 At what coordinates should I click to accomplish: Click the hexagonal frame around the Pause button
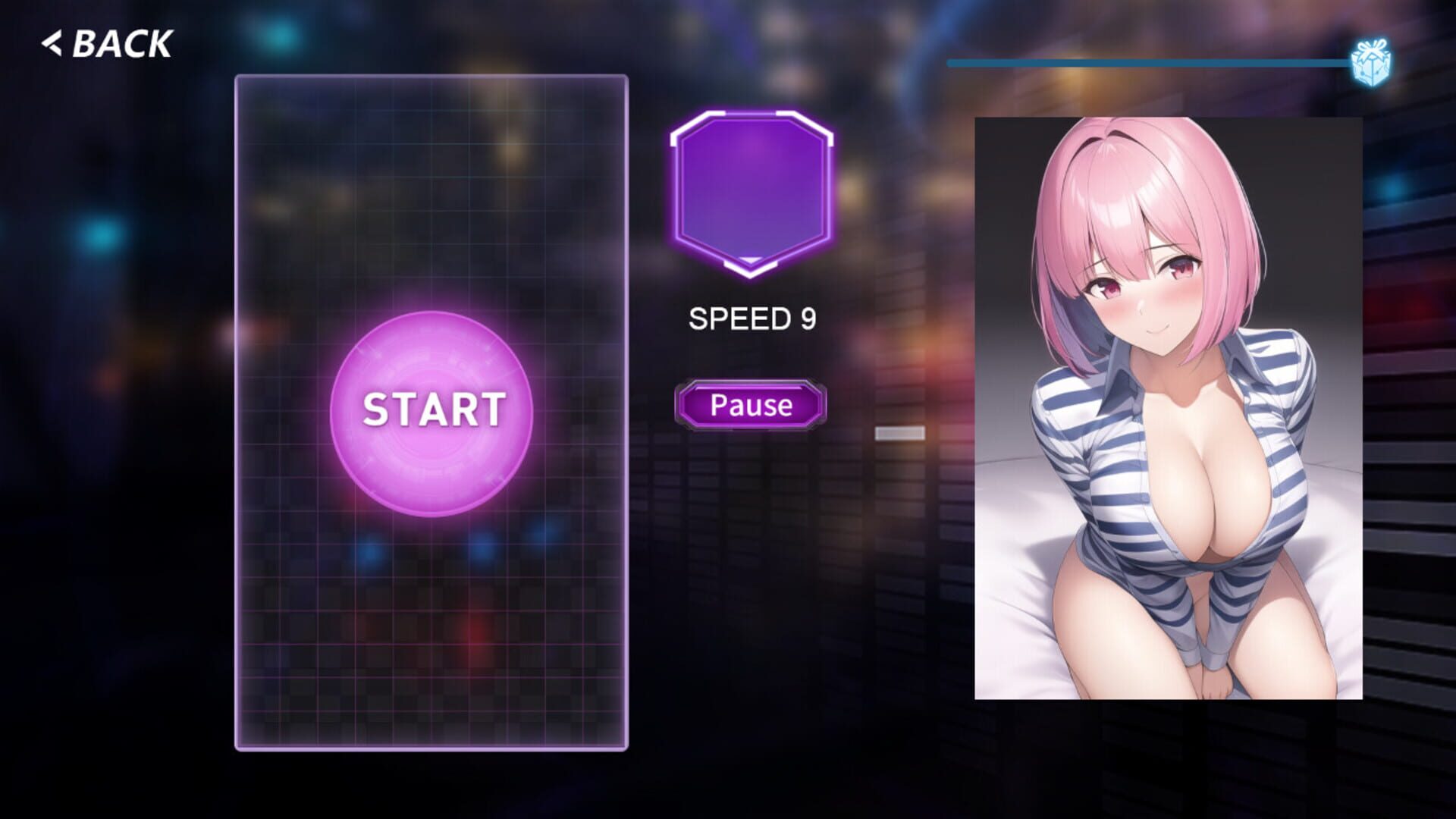click(x=750, y=405)
